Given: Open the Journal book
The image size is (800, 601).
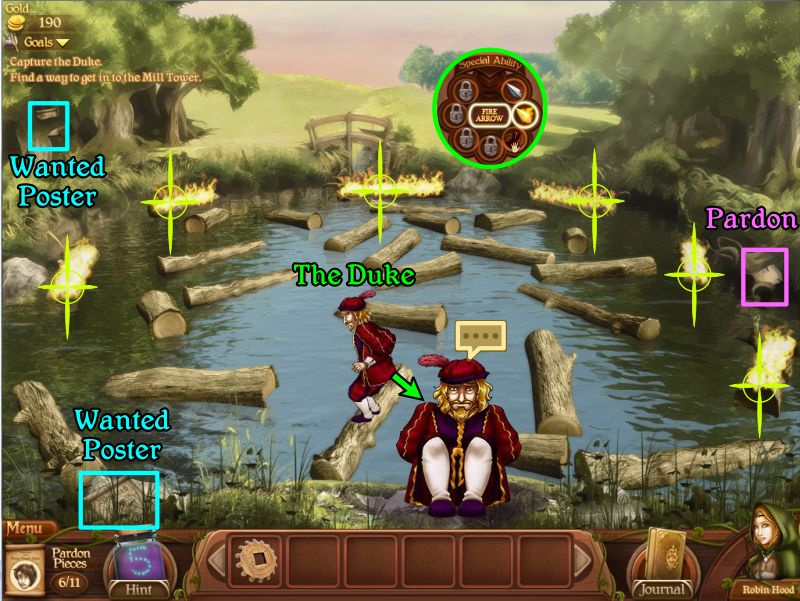Looking at the screenshot, I should coord(661,558).
